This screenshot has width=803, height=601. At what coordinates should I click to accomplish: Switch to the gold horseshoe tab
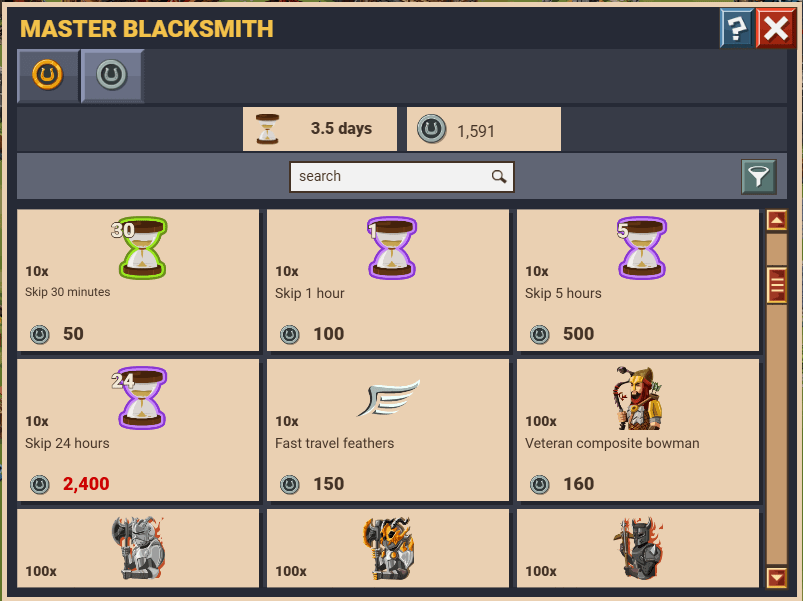[x=47, y=75]
